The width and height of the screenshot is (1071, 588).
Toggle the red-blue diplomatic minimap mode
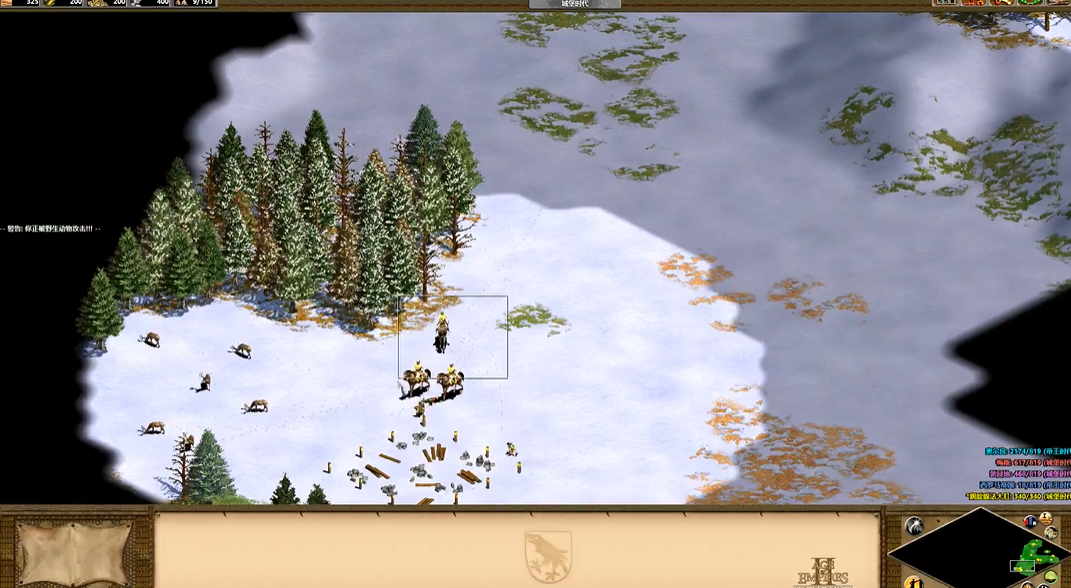1030,522
